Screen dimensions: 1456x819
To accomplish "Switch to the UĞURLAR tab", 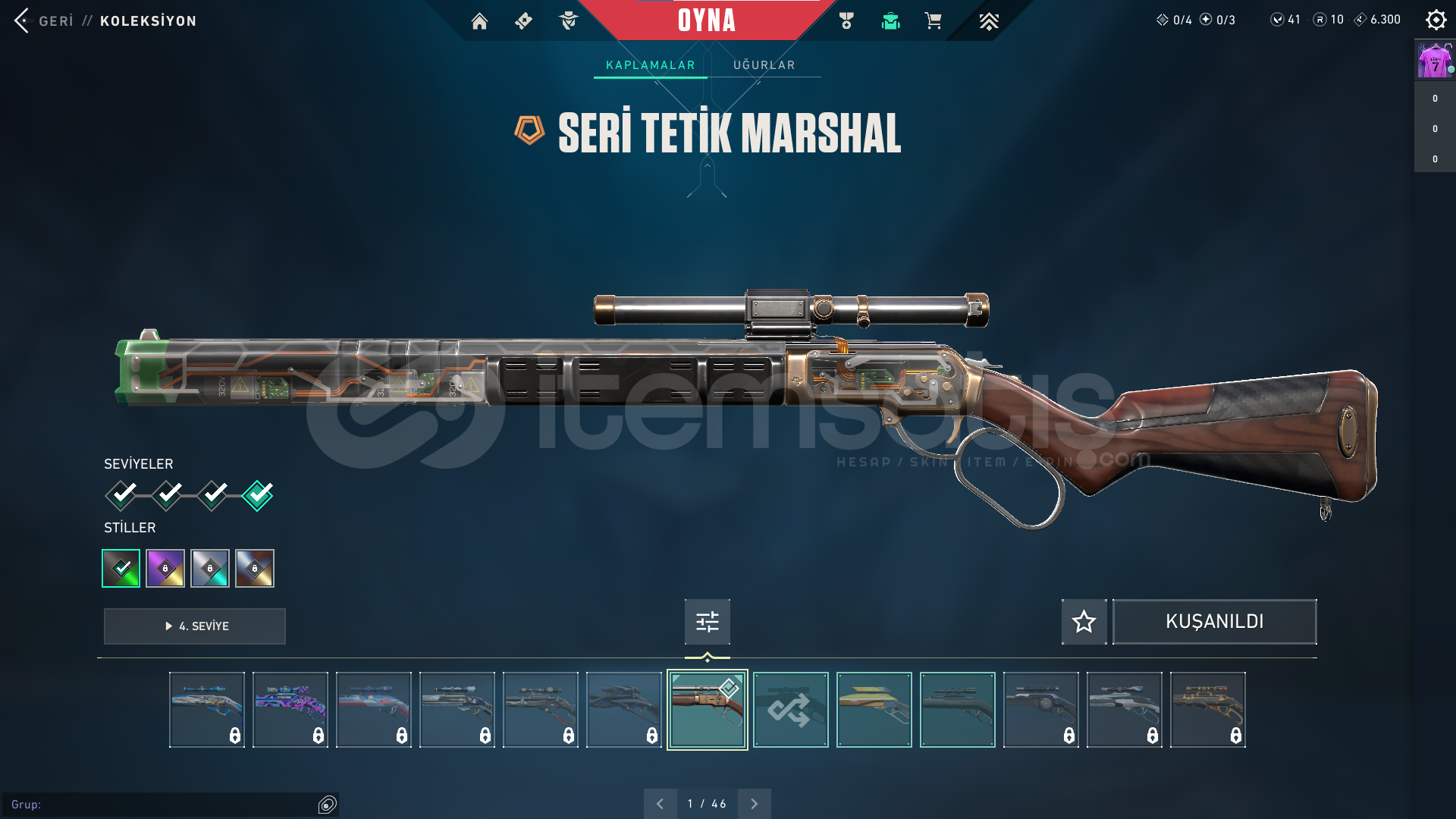I will 764,65.
